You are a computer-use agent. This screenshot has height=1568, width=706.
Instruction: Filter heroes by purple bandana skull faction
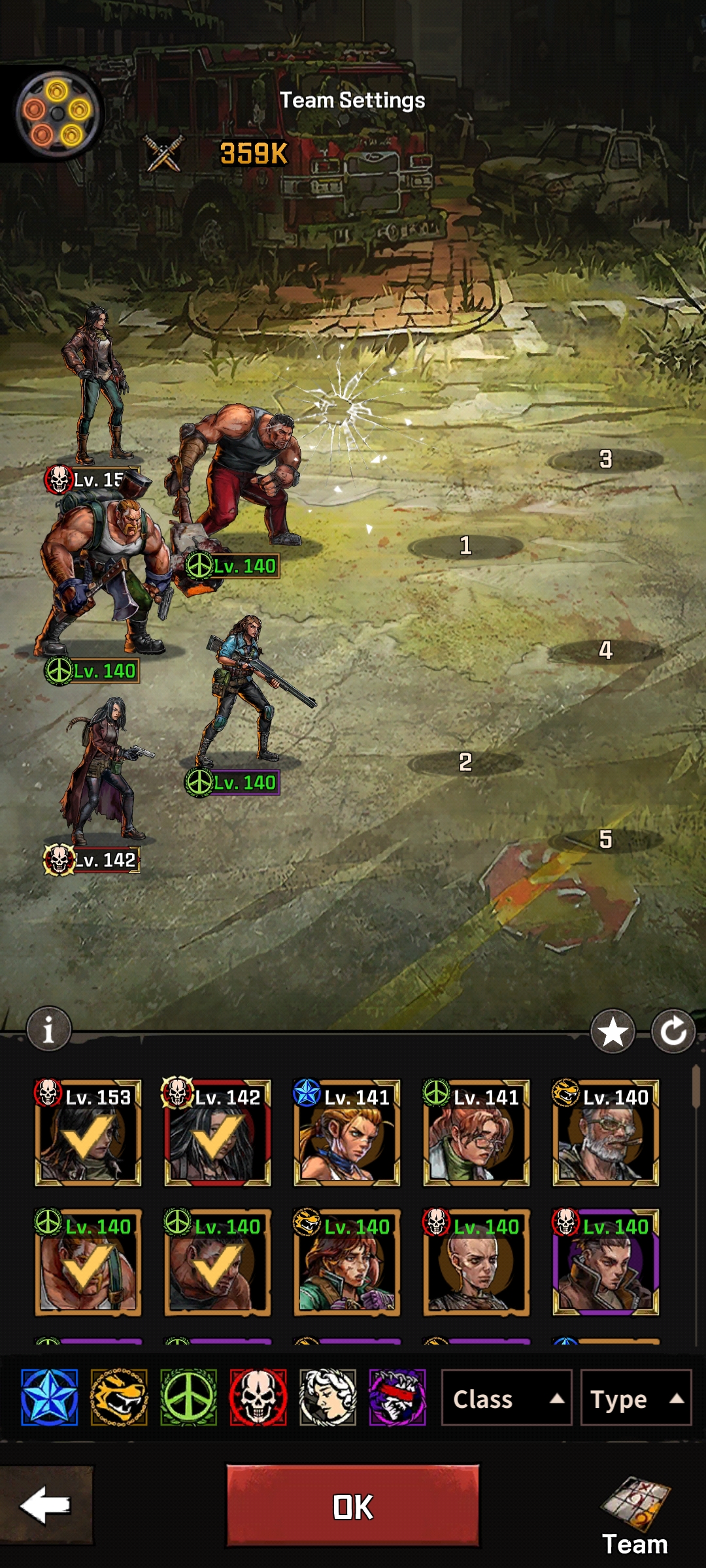397,1397
